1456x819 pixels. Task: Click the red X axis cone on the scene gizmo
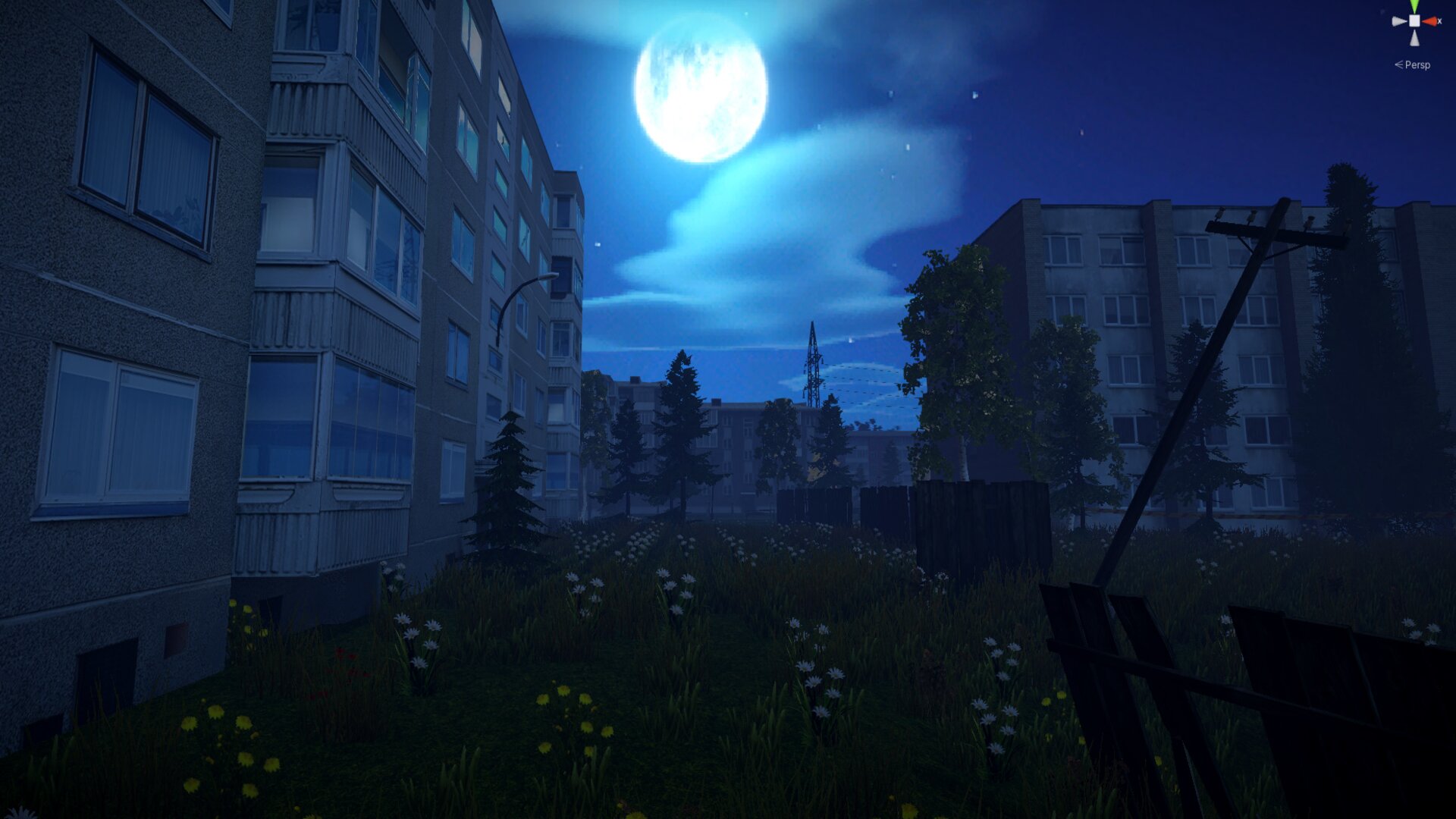pyautogui.click(x=1432, y=21)
